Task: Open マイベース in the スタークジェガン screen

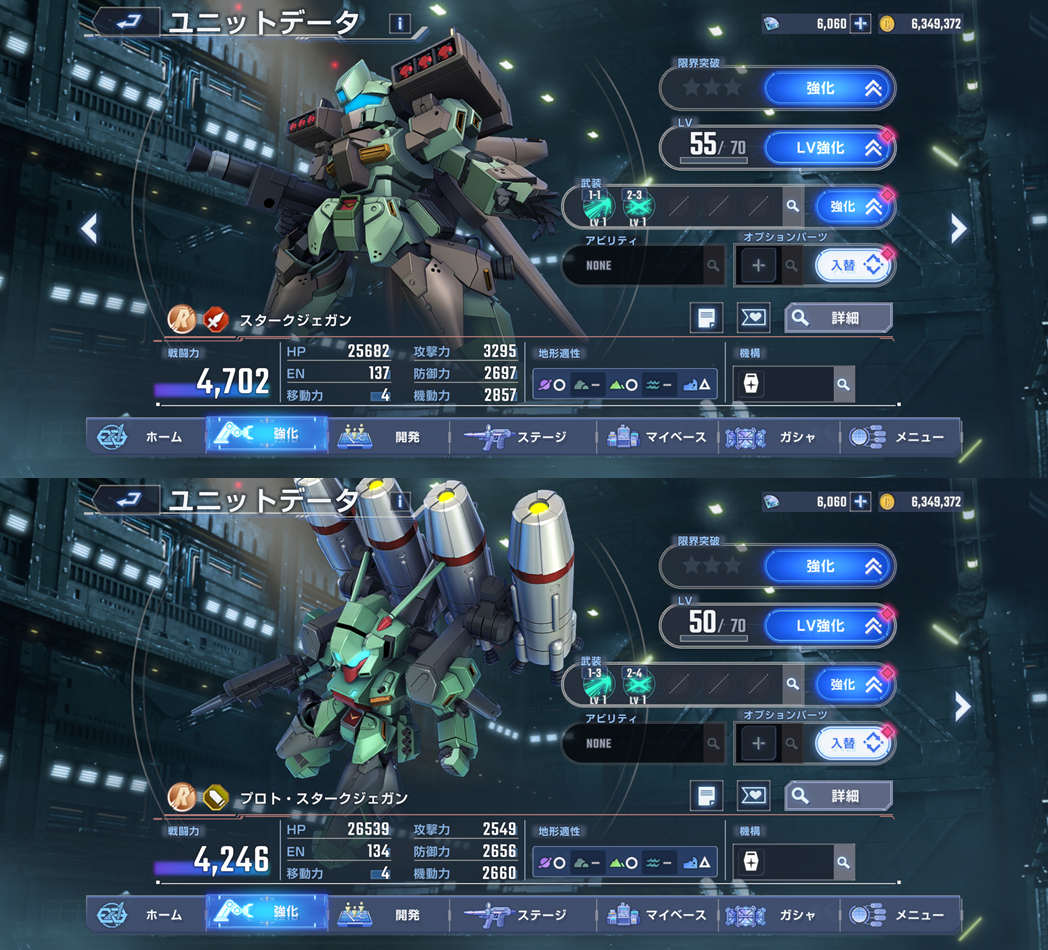Action: (657, 437)
